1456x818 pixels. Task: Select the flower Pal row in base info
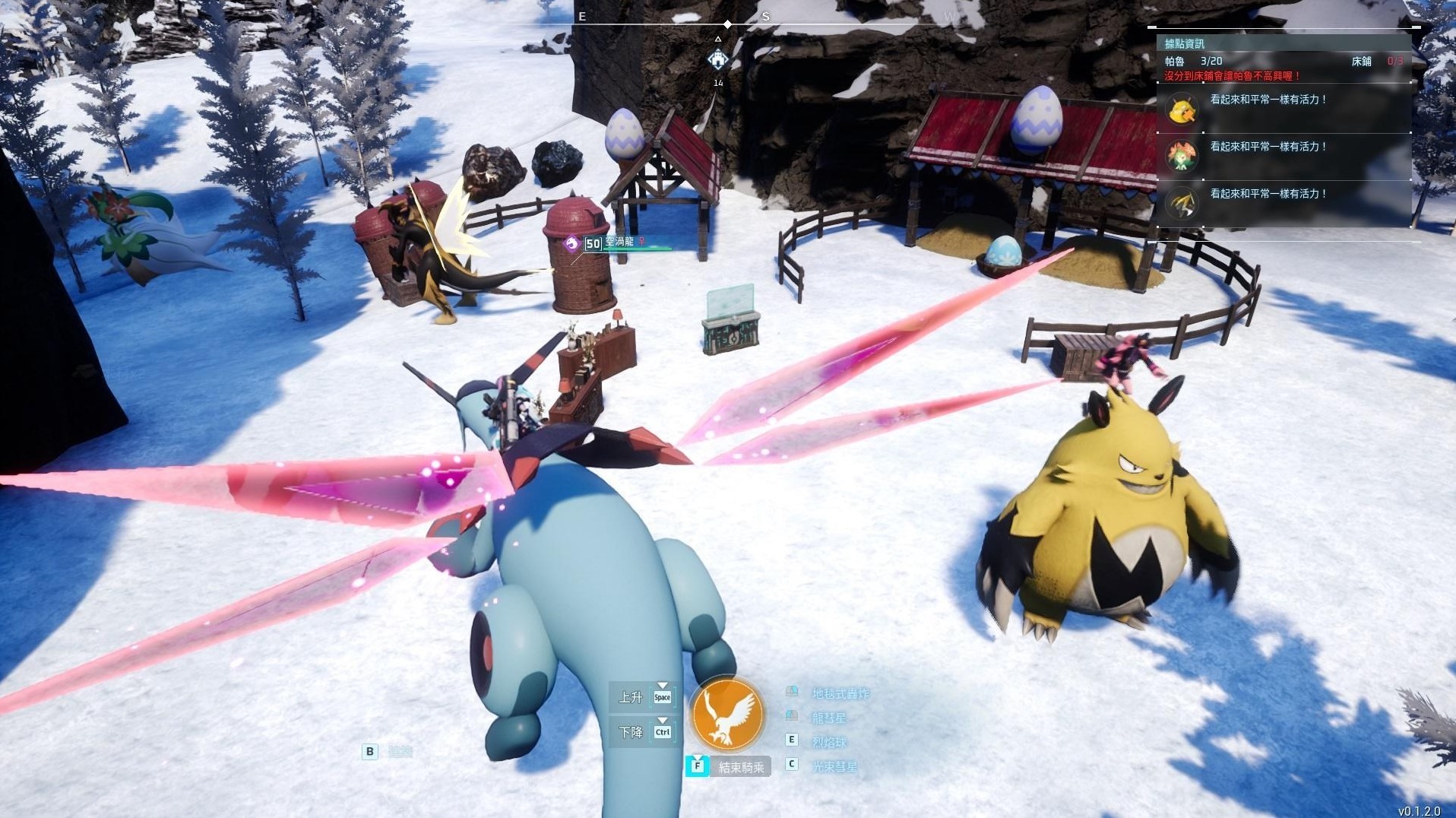[x=1283, y=156]
